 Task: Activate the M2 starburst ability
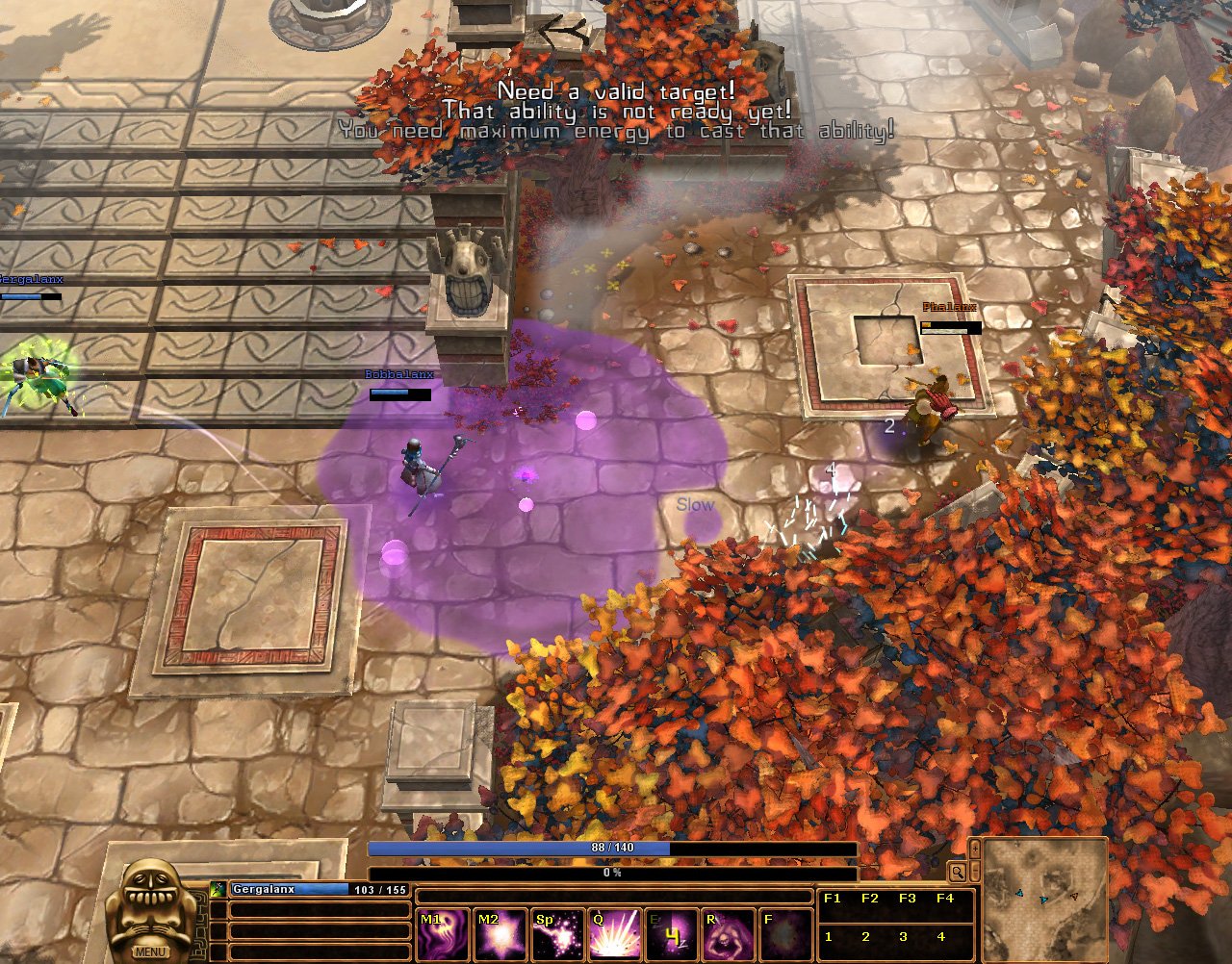pos(500,935)
